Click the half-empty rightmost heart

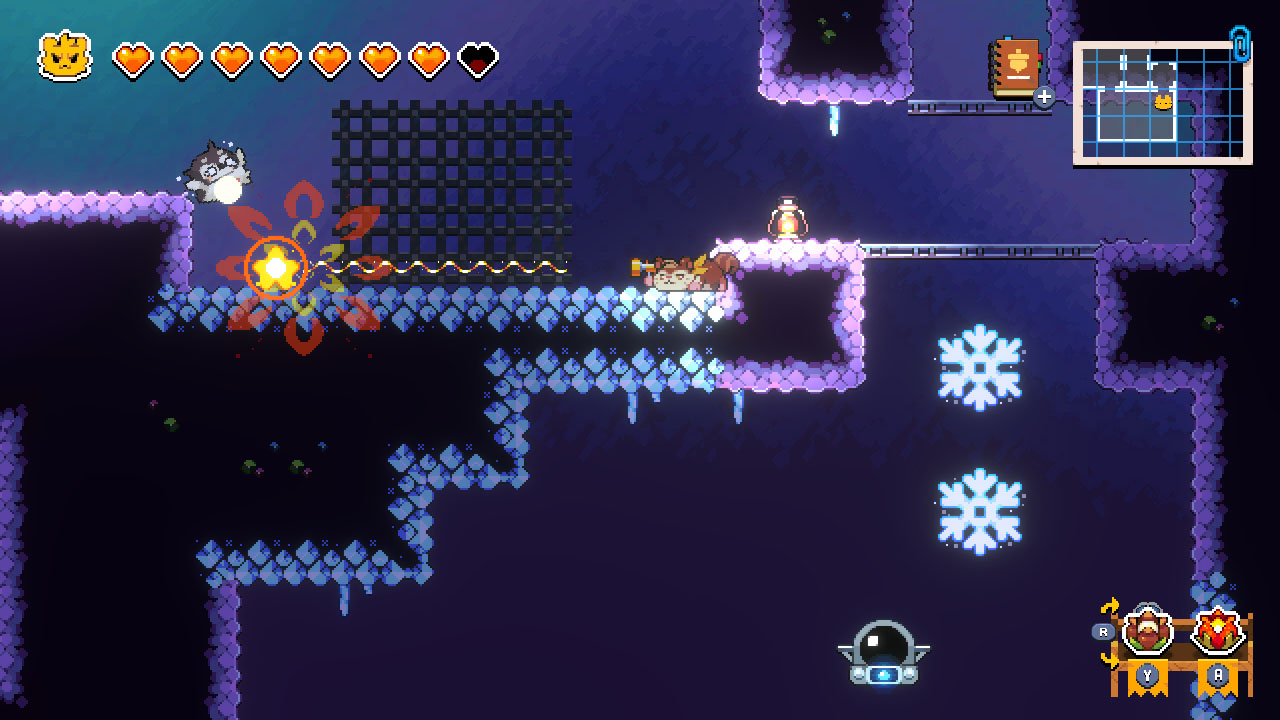point(474,57)
